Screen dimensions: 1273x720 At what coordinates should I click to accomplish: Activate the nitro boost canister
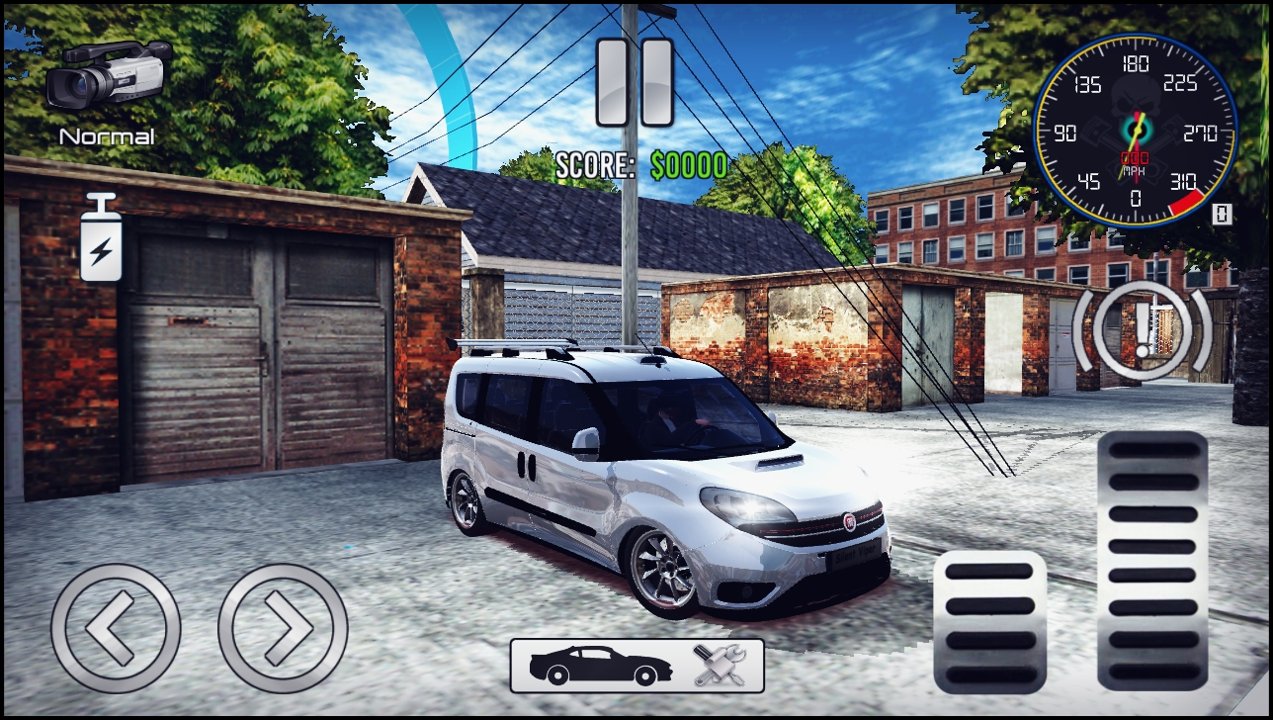click(x=101, y=238)
